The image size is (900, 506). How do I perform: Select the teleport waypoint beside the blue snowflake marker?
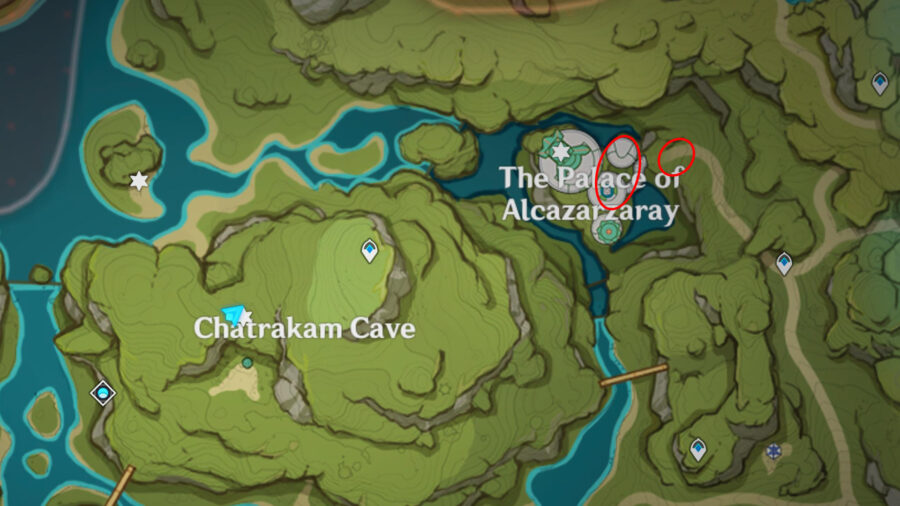point(698,449)
